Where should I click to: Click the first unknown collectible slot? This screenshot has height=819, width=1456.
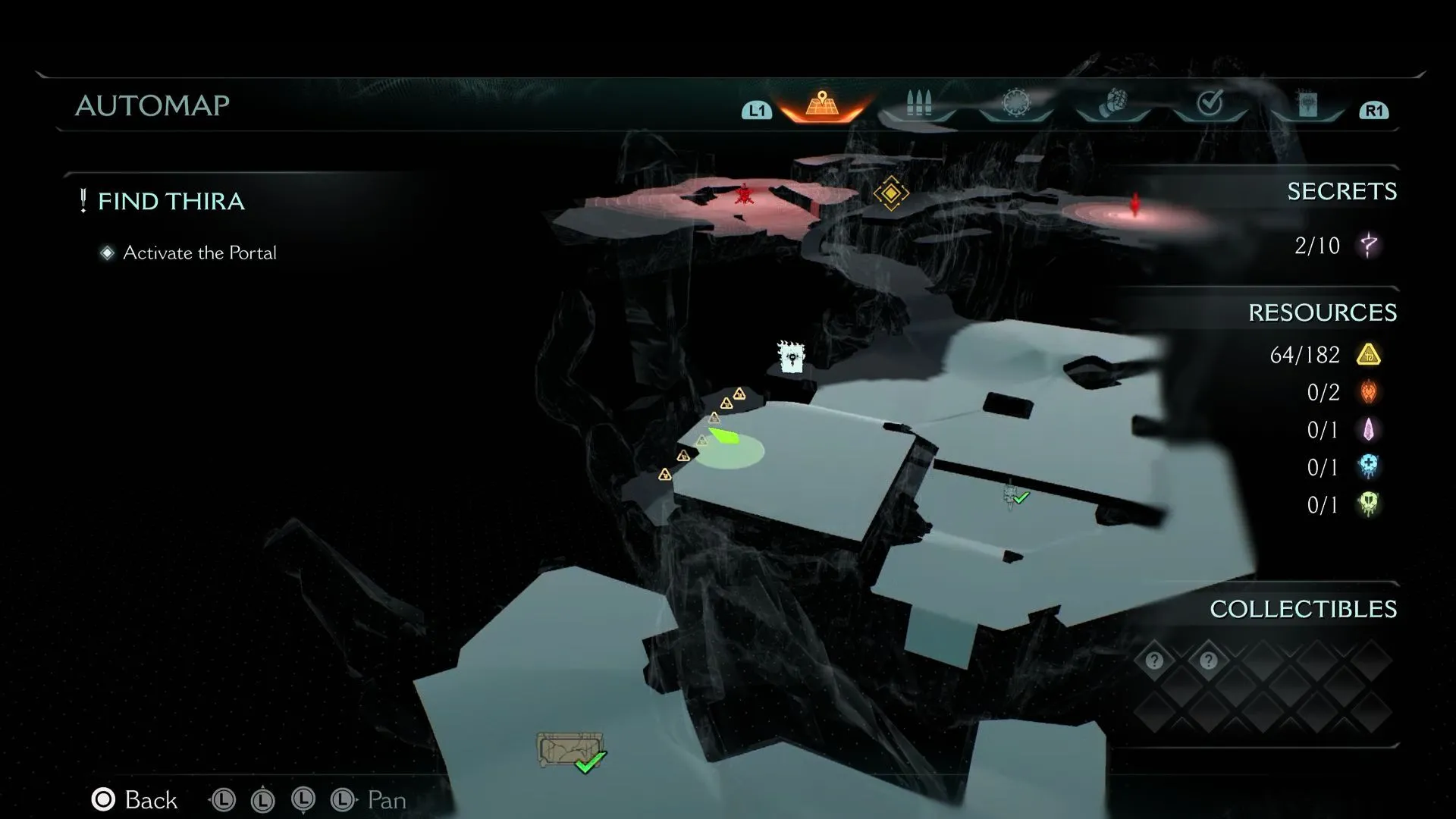coord(1154,661)
